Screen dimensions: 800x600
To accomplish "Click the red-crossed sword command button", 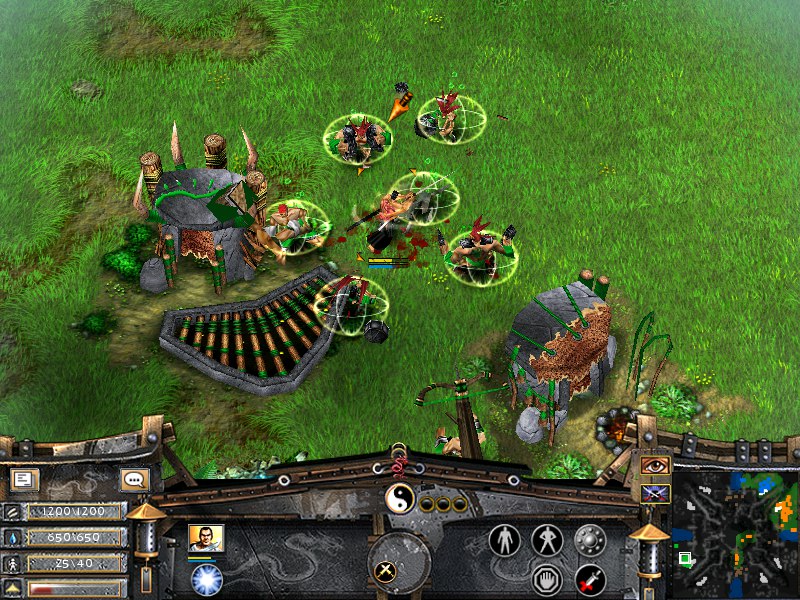I will [589, 578].
